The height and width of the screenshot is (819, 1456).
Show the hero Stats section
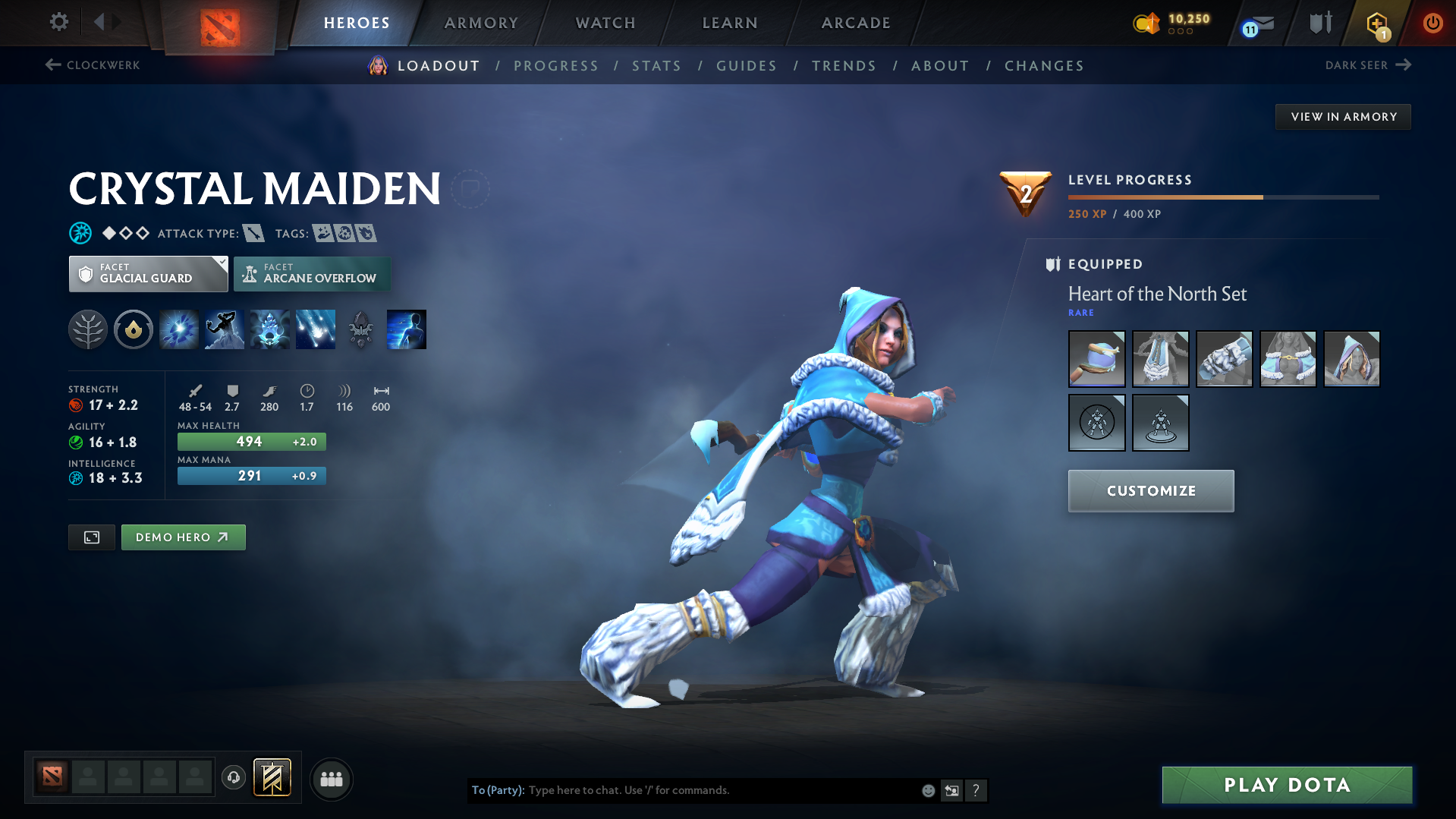click(657, 66)
